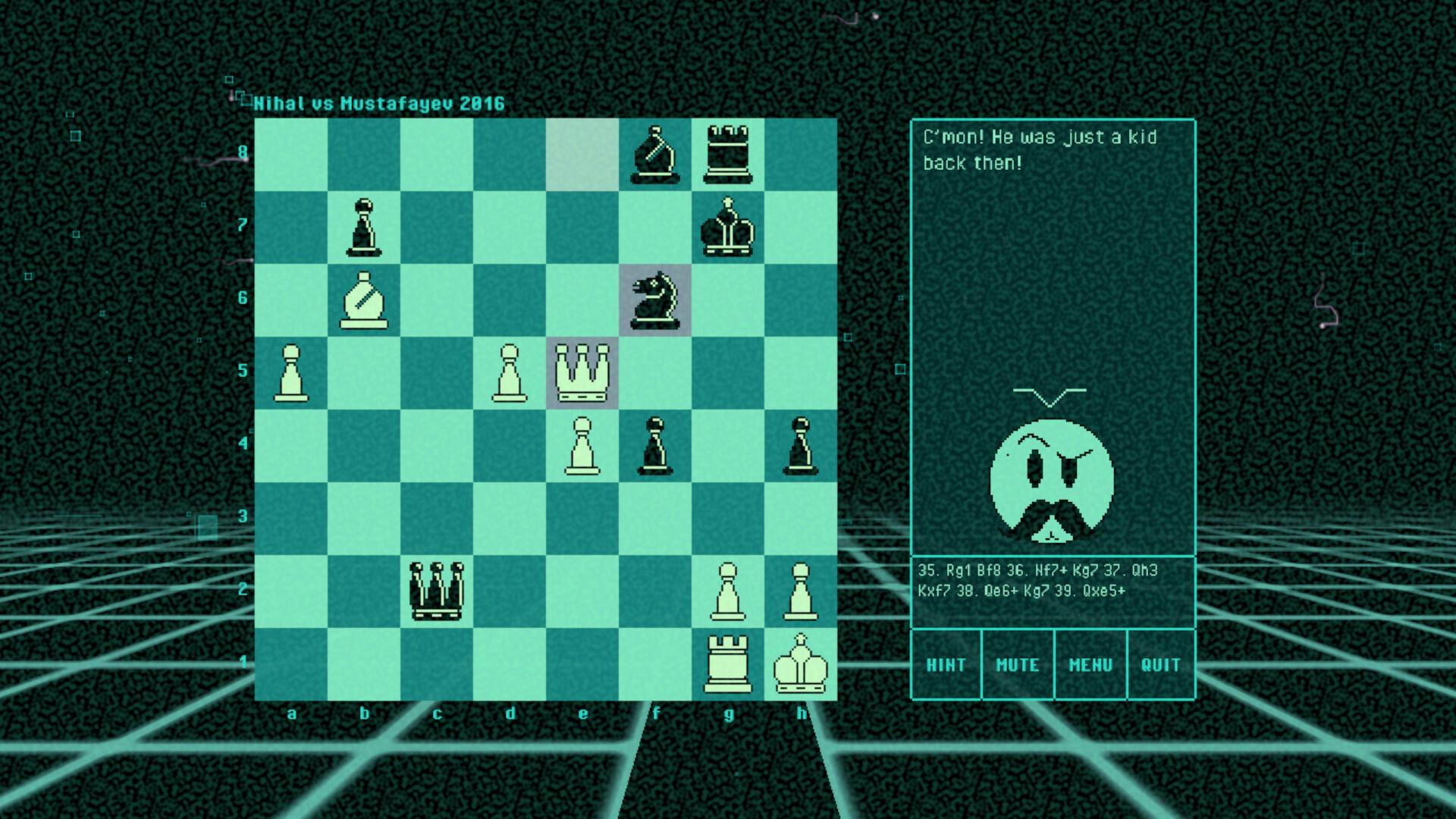
Task: Click the black bishop on f8
Action: [x=657, y=152]
